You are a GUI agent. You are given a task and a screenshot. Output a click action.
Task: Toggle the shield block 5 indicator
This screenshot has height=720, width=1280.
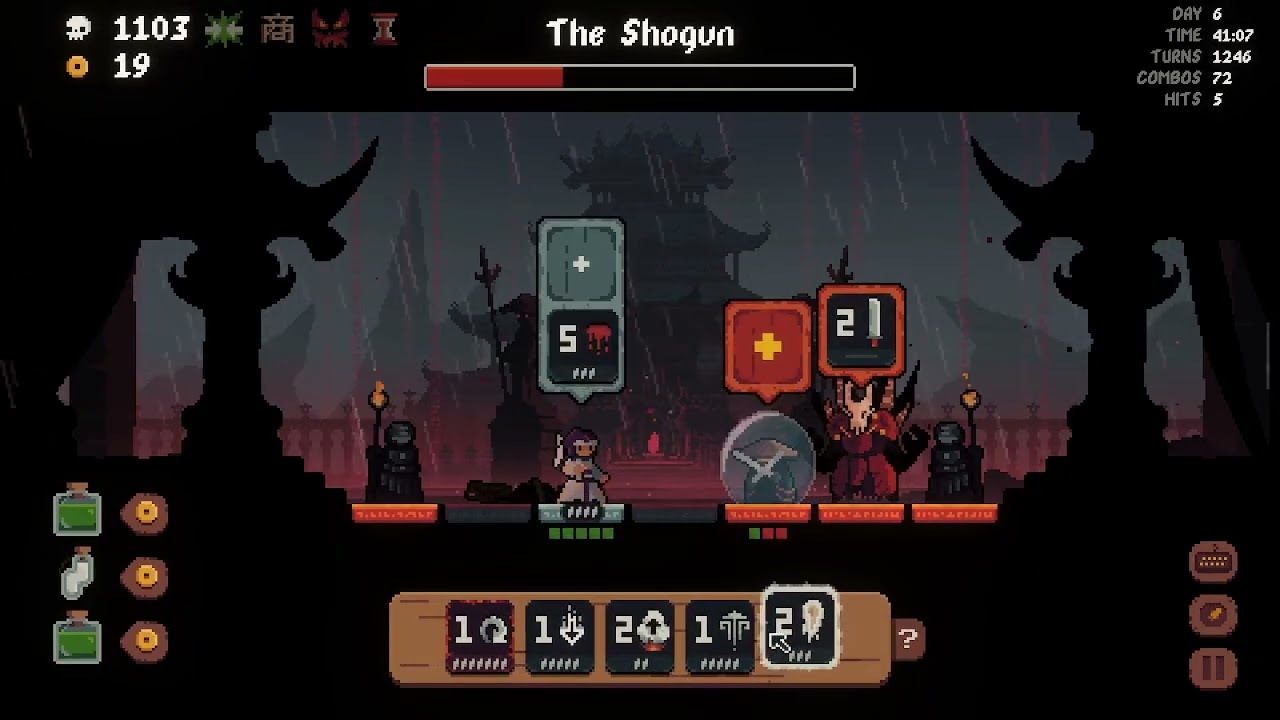tap(582, 340)
